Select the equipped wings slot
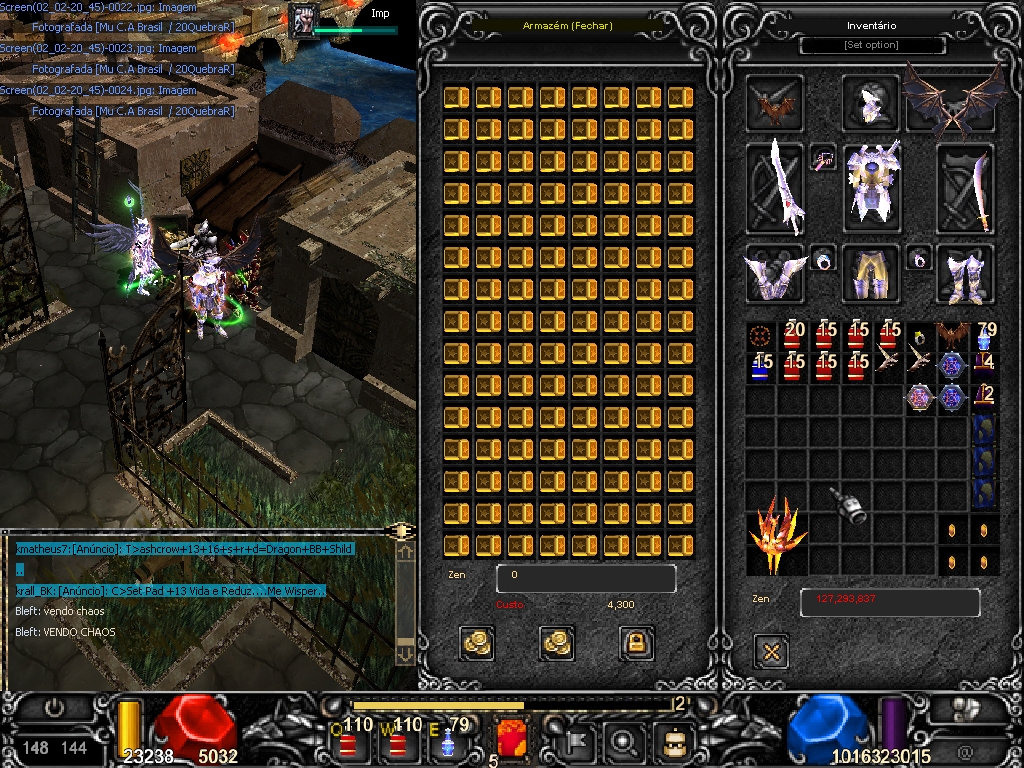The image size is (1024, 768). point(953,100)
